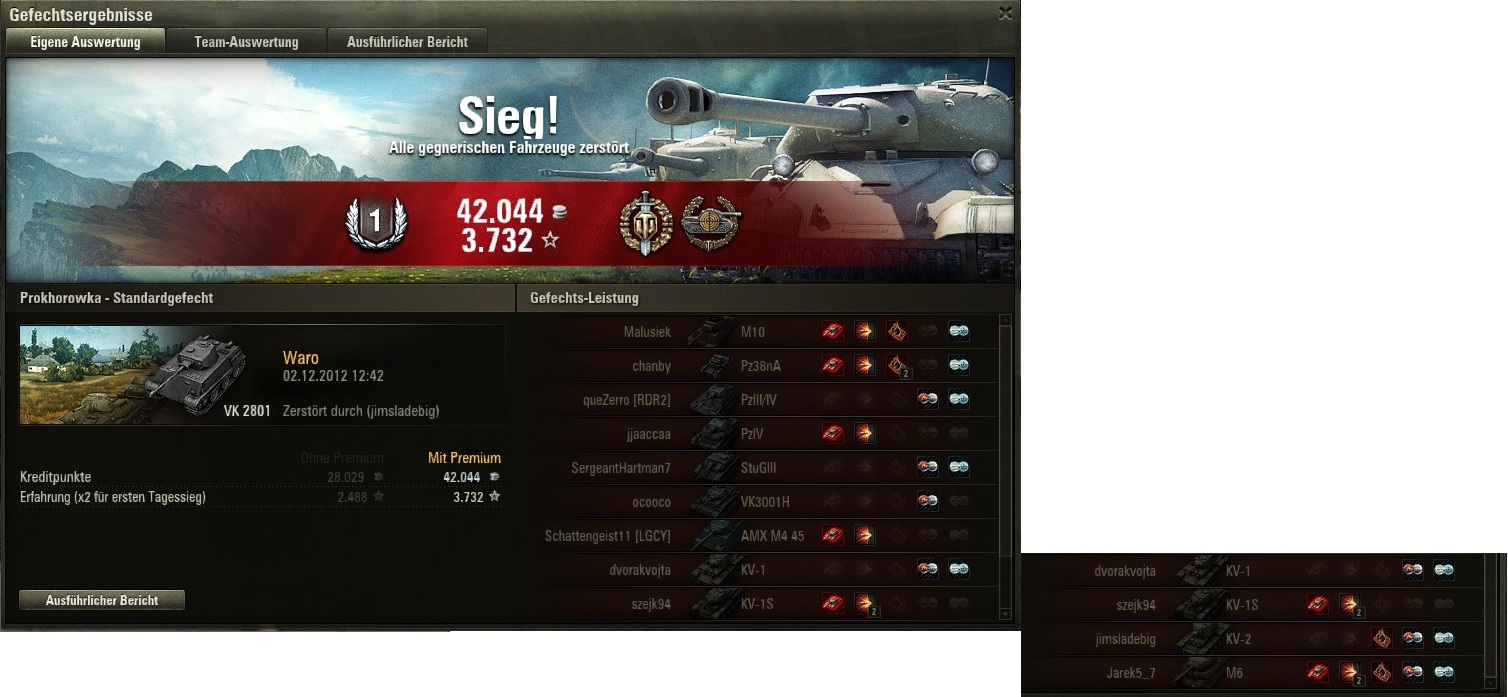Click the VK 2801 vehicle thumbnail
Image resolution: width=1508 pixels, height=697 pixels.
(x=146, y=375)
